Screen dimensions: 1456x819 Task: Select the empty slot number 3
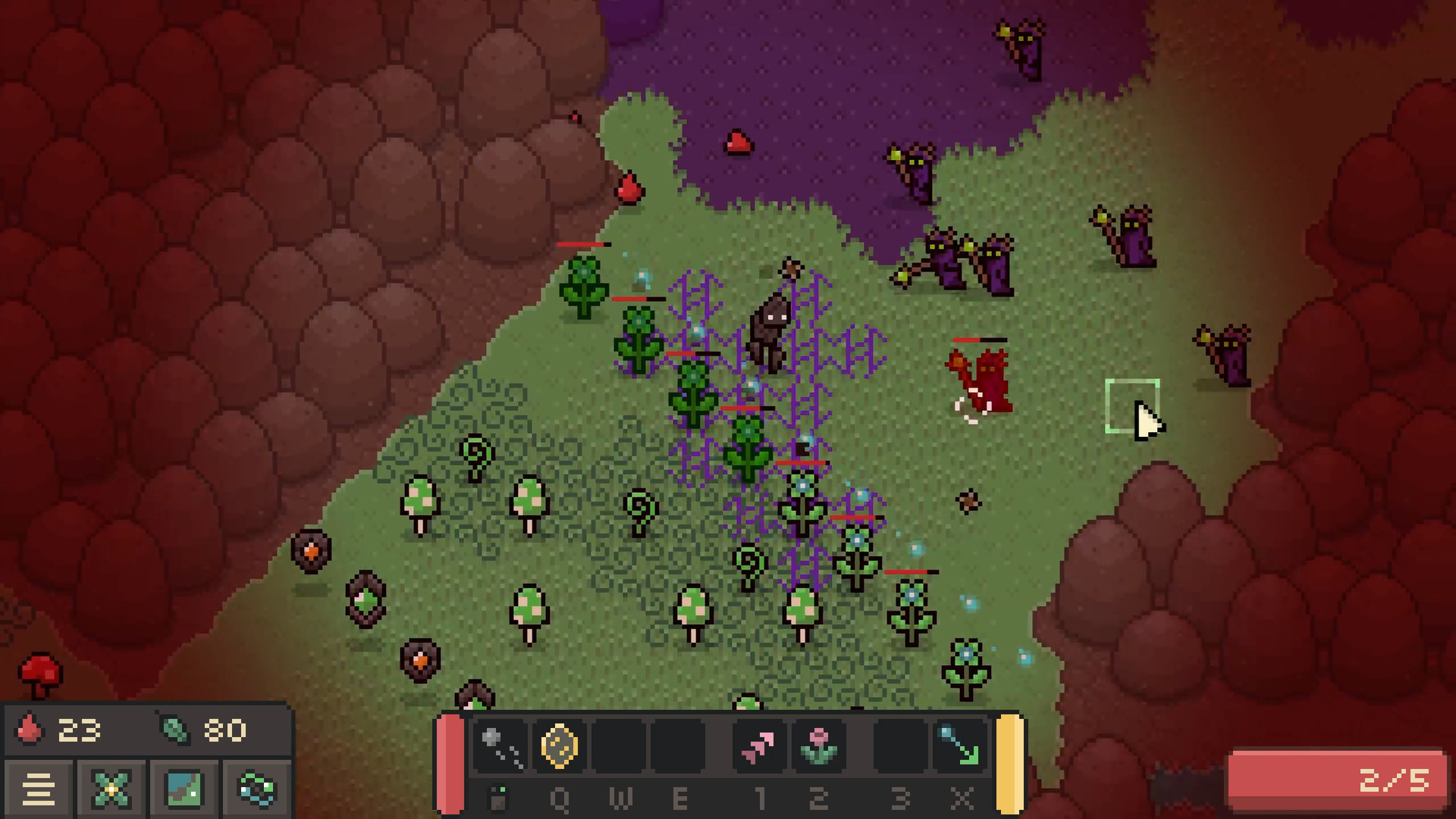tap(899, 747)
